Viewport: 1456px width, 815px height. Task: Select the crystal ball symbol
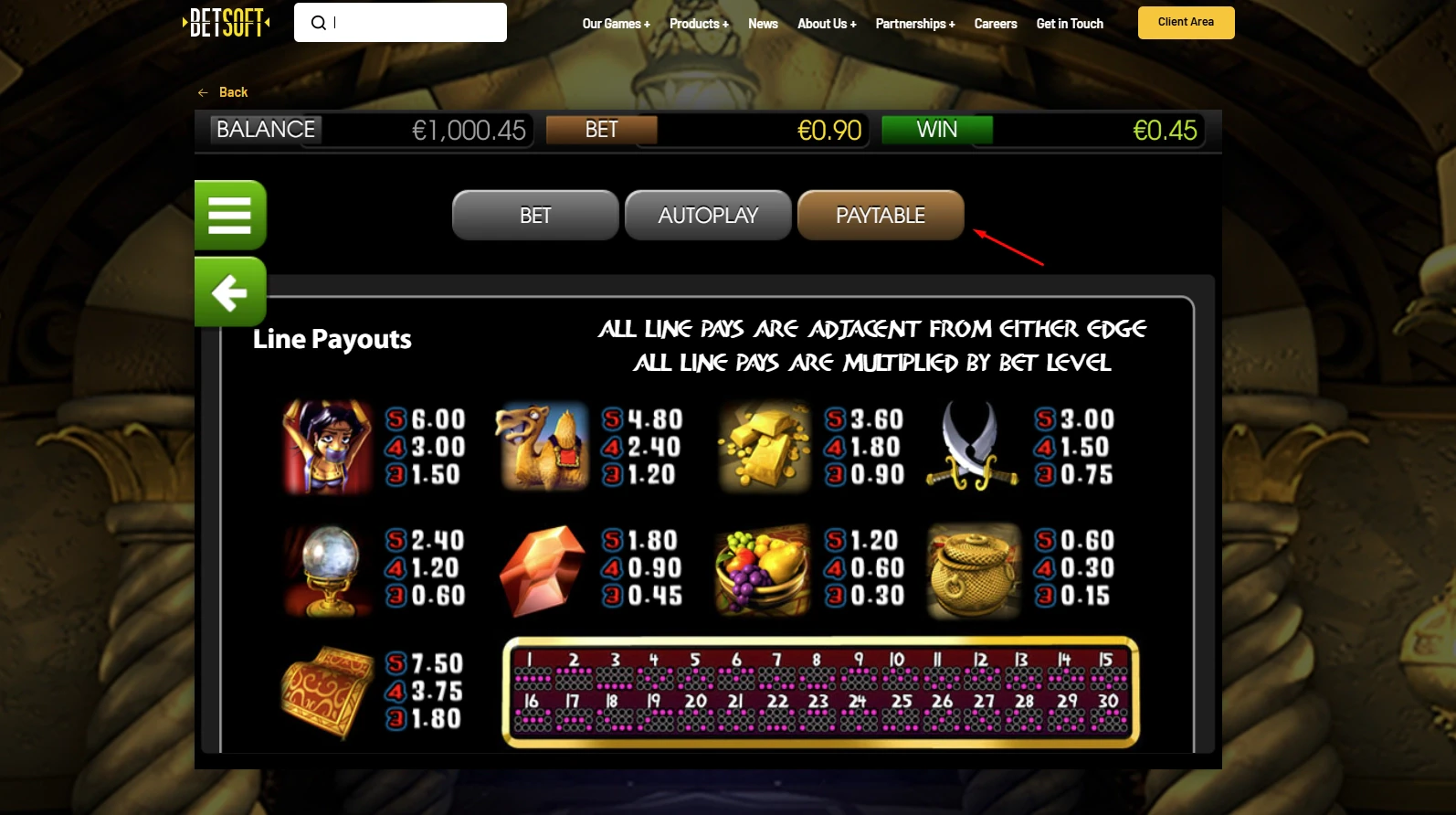pos(326,568)
